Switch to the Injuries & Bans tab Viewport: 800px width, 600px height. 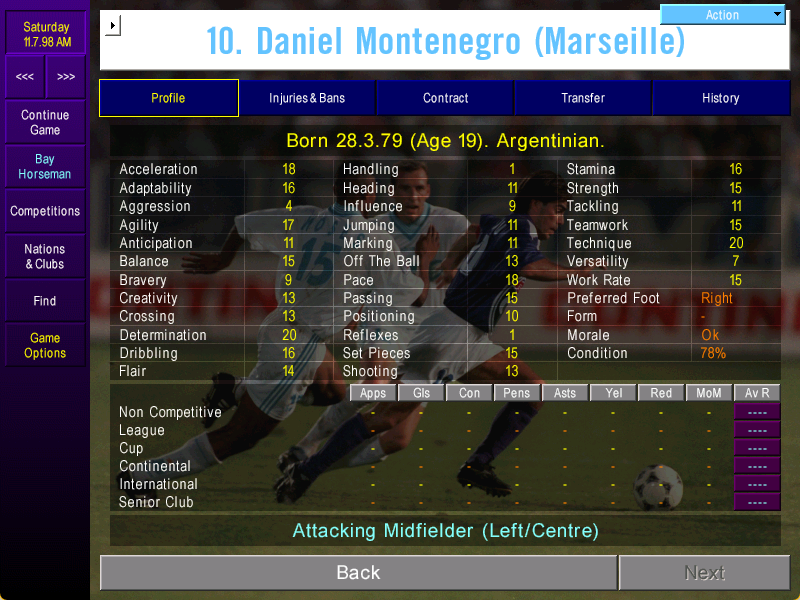[307, 98]
